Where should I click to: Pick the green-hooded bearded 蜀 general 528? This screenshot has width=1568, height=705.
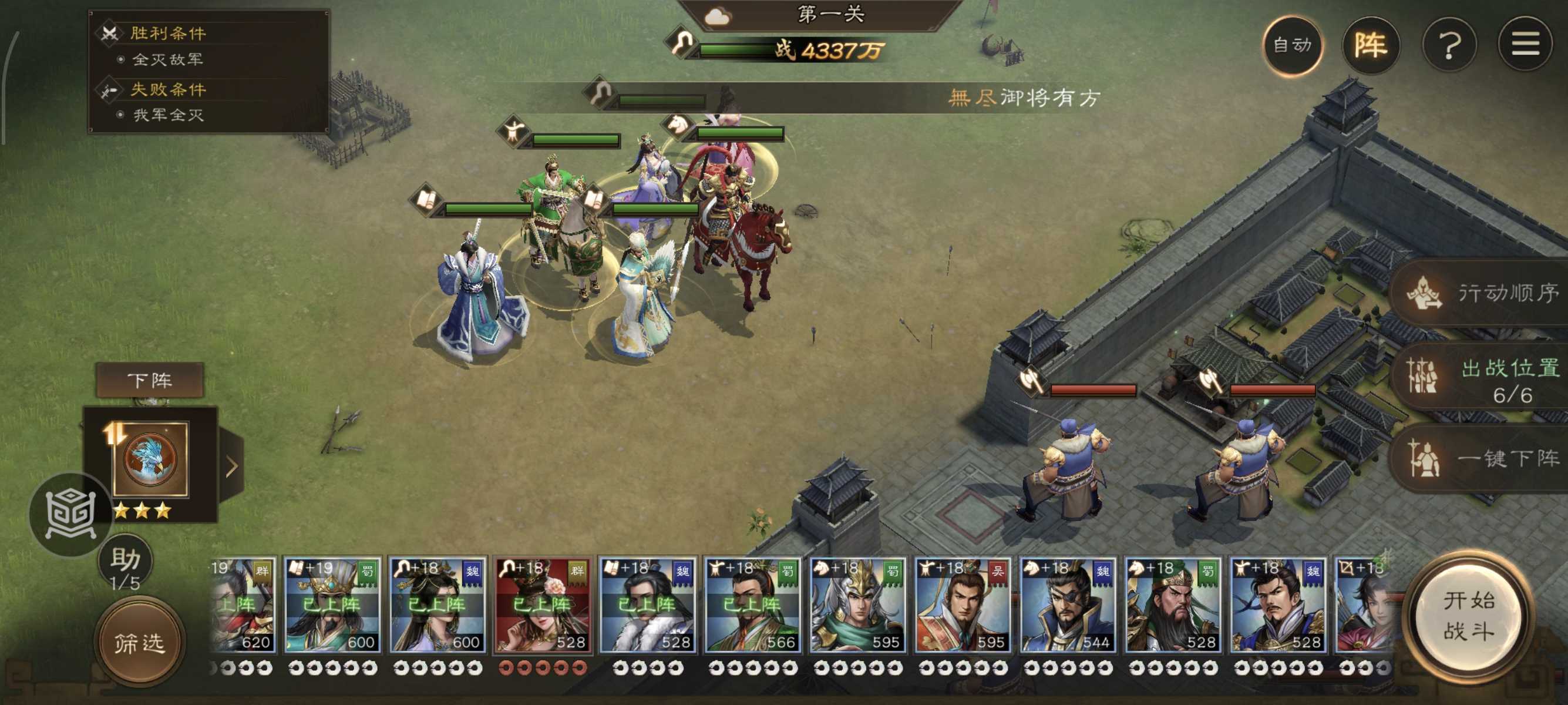click(x=1172, y=605)
